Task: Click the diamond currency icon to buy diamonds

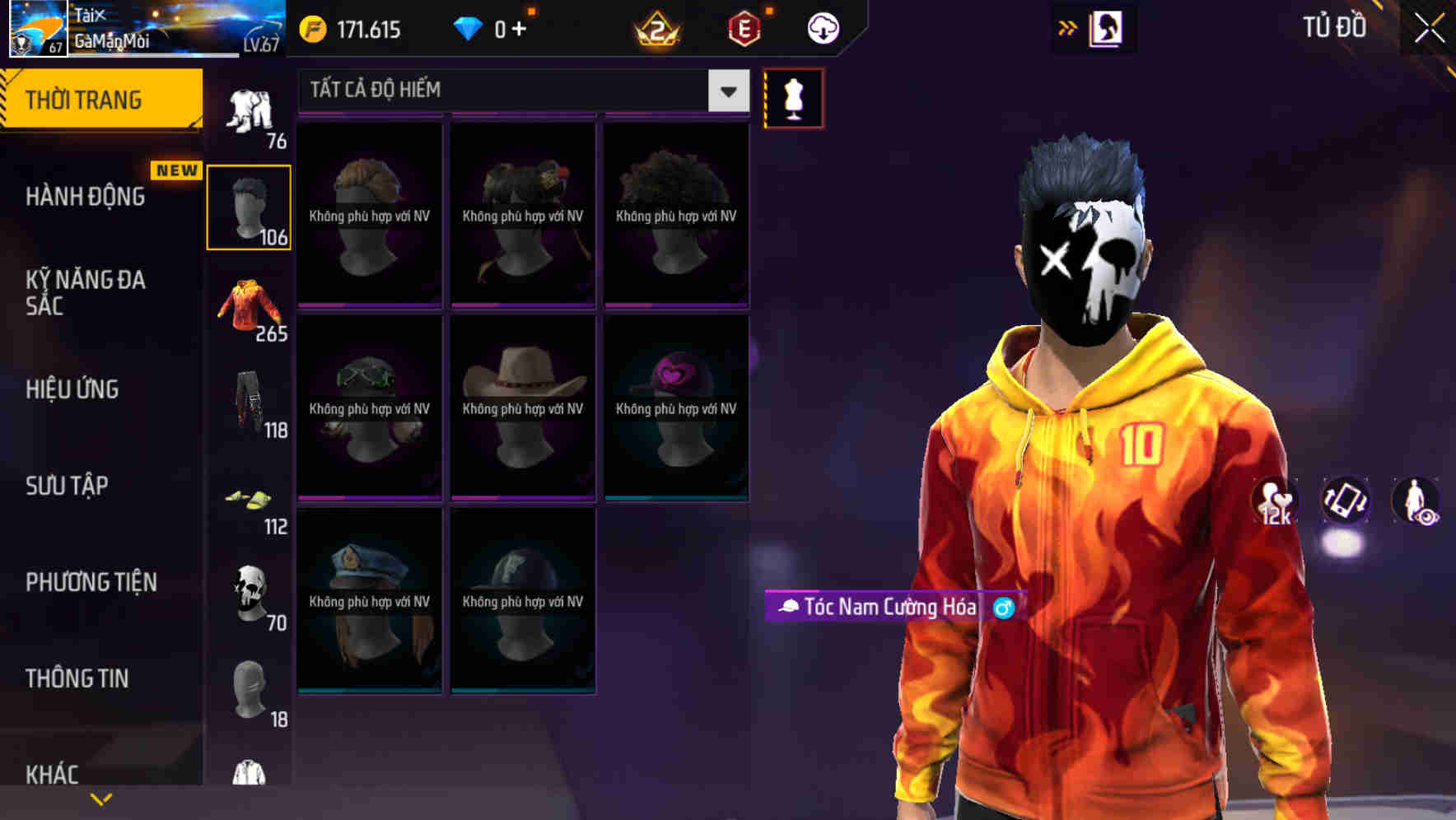Action: (468, 27)
